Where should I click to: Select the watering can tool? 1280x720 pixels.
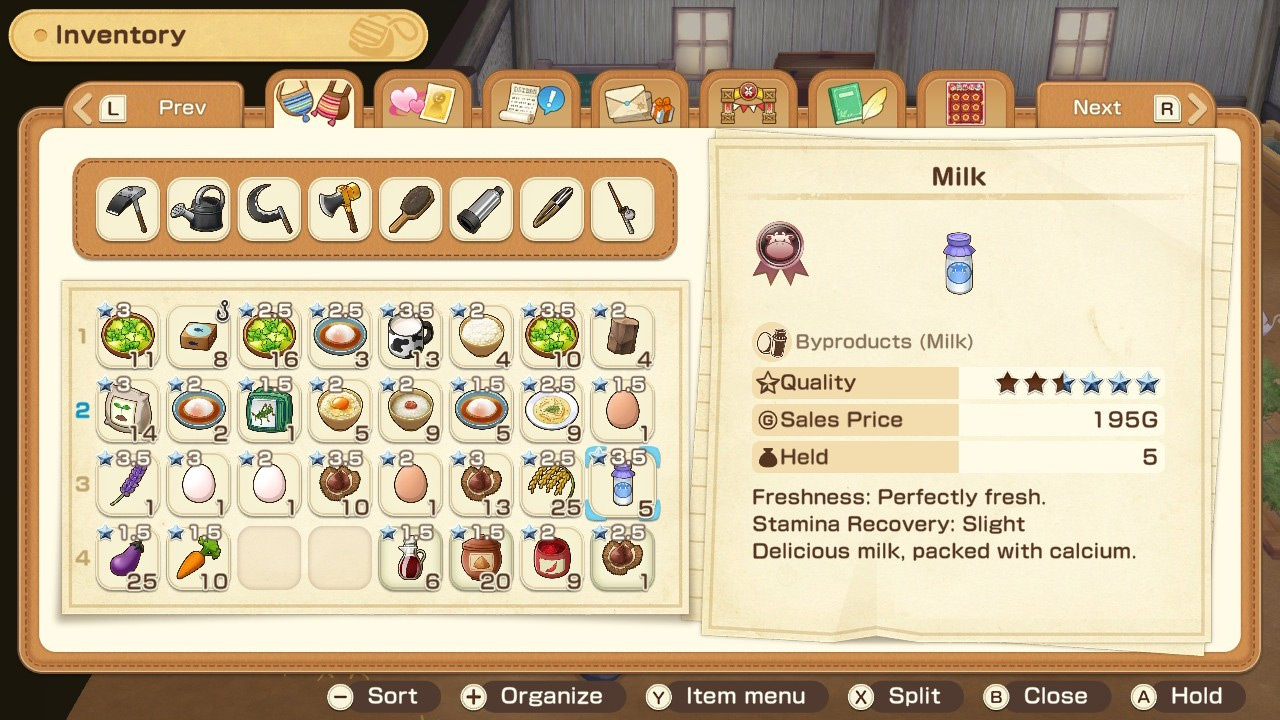198,209
